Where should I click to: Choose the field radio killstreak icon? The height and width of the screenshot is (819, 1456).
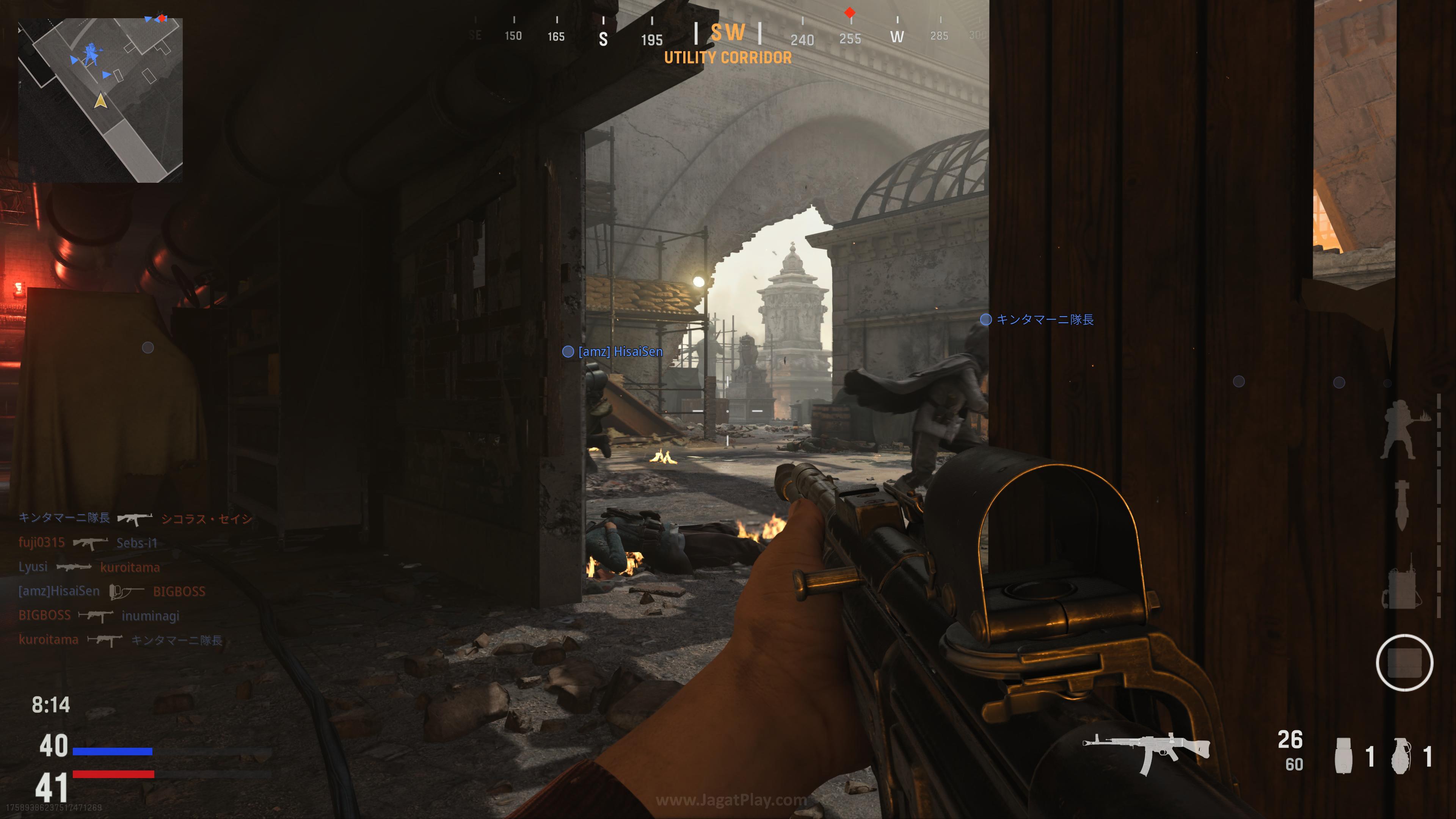1401,582
